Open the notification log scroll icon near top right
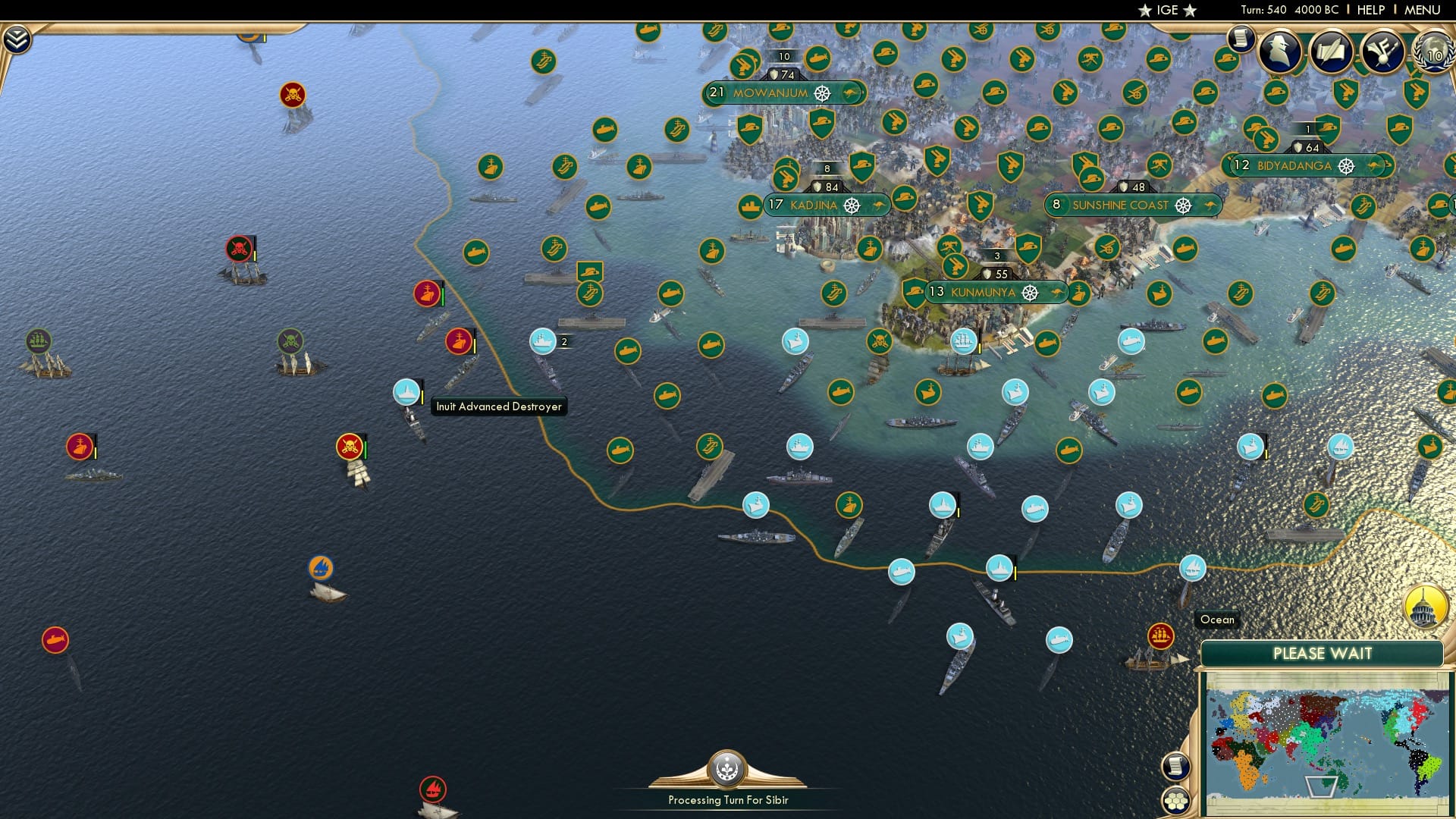 click(x=1241, y=38)
